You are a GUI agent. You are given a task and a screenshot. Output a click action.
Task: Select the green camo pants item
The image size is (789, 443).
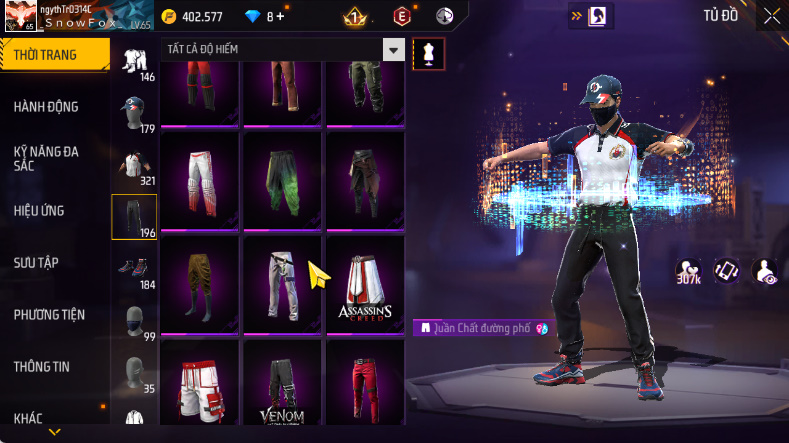[282, 180]
